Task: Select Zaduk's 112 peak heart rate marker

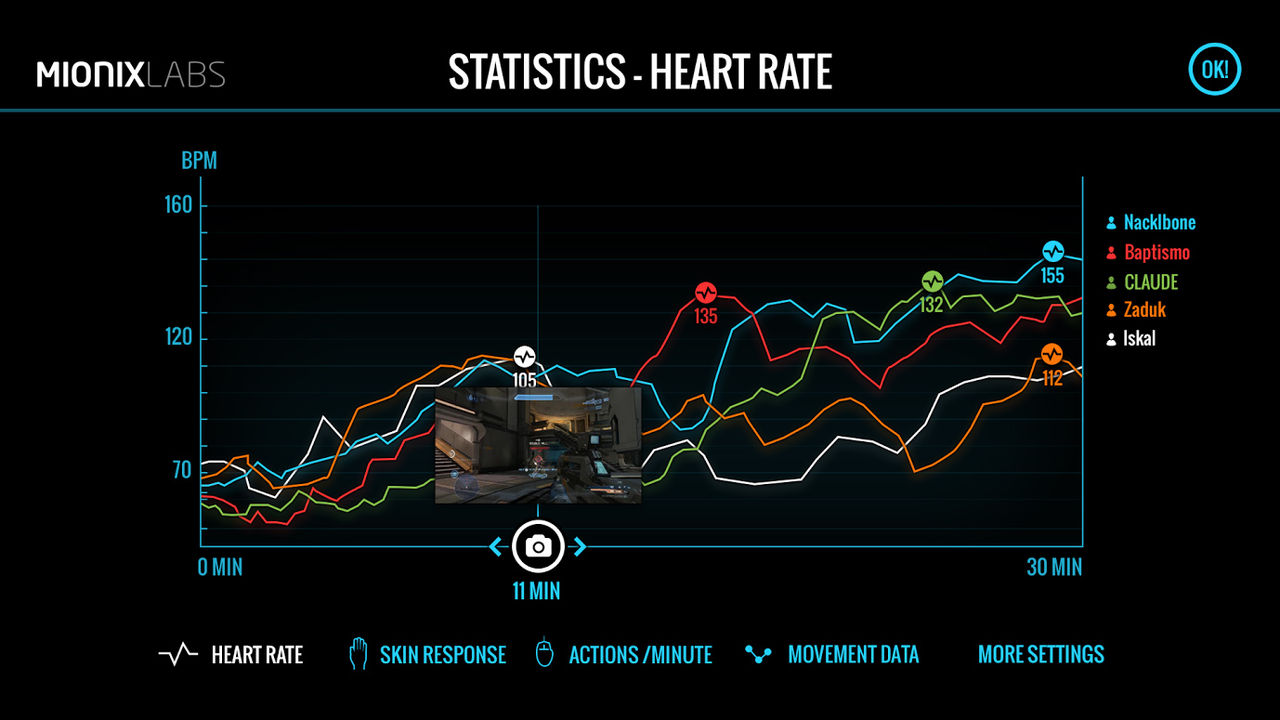Action: (x=1052, y=354)
